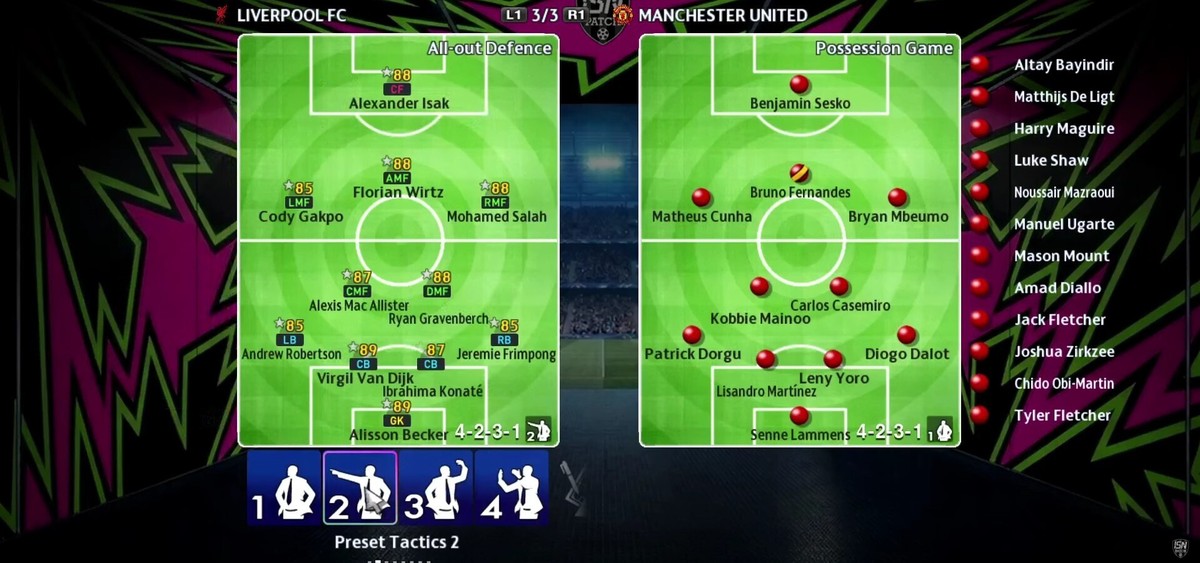Activate Preset Tactics 4 manager icon
The width and height of the screenshot is (1200, 563).
point(512,488)
